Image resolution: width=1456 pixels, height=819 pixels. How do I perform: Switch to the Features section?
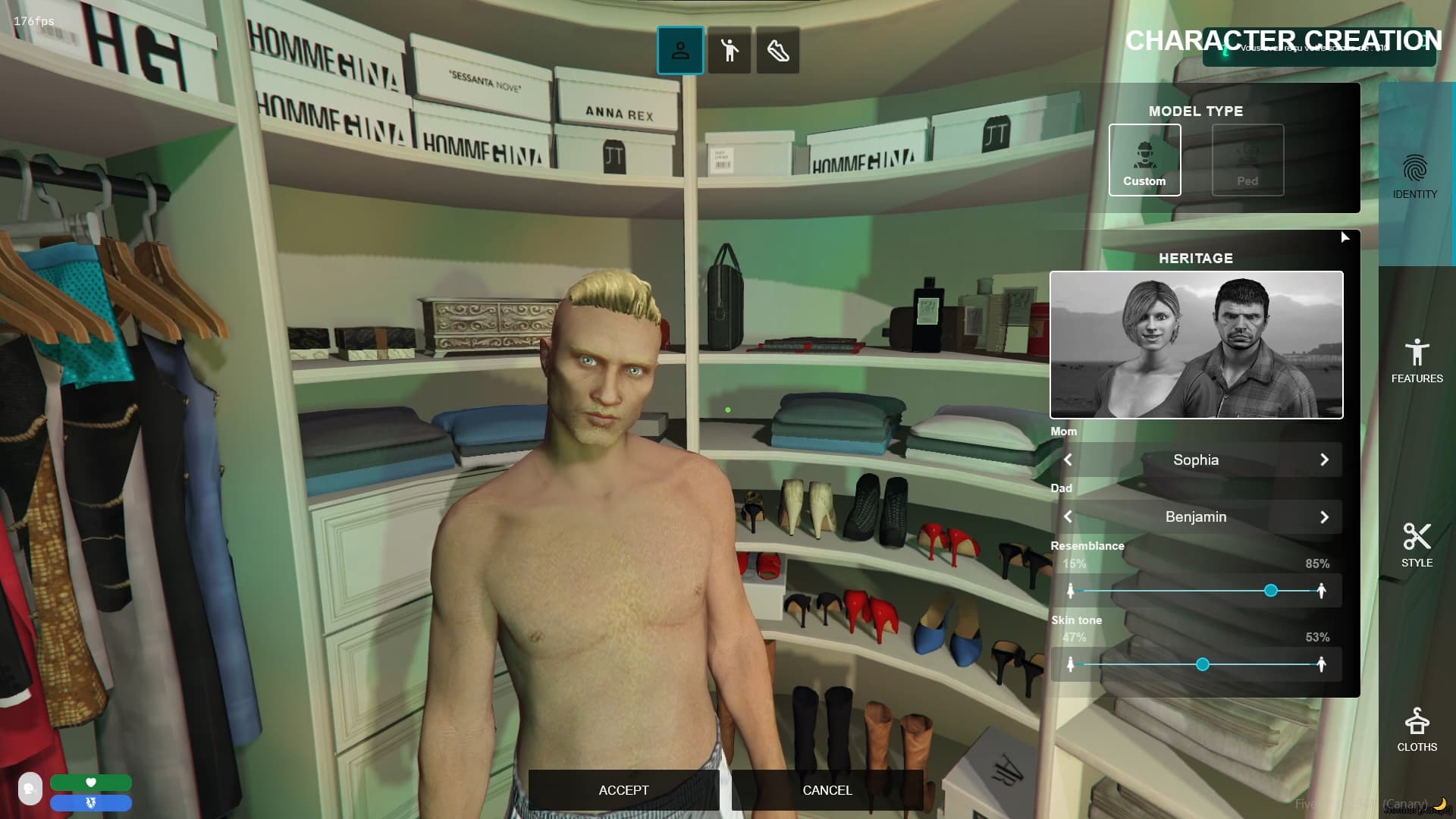(x=1417, y=361)
